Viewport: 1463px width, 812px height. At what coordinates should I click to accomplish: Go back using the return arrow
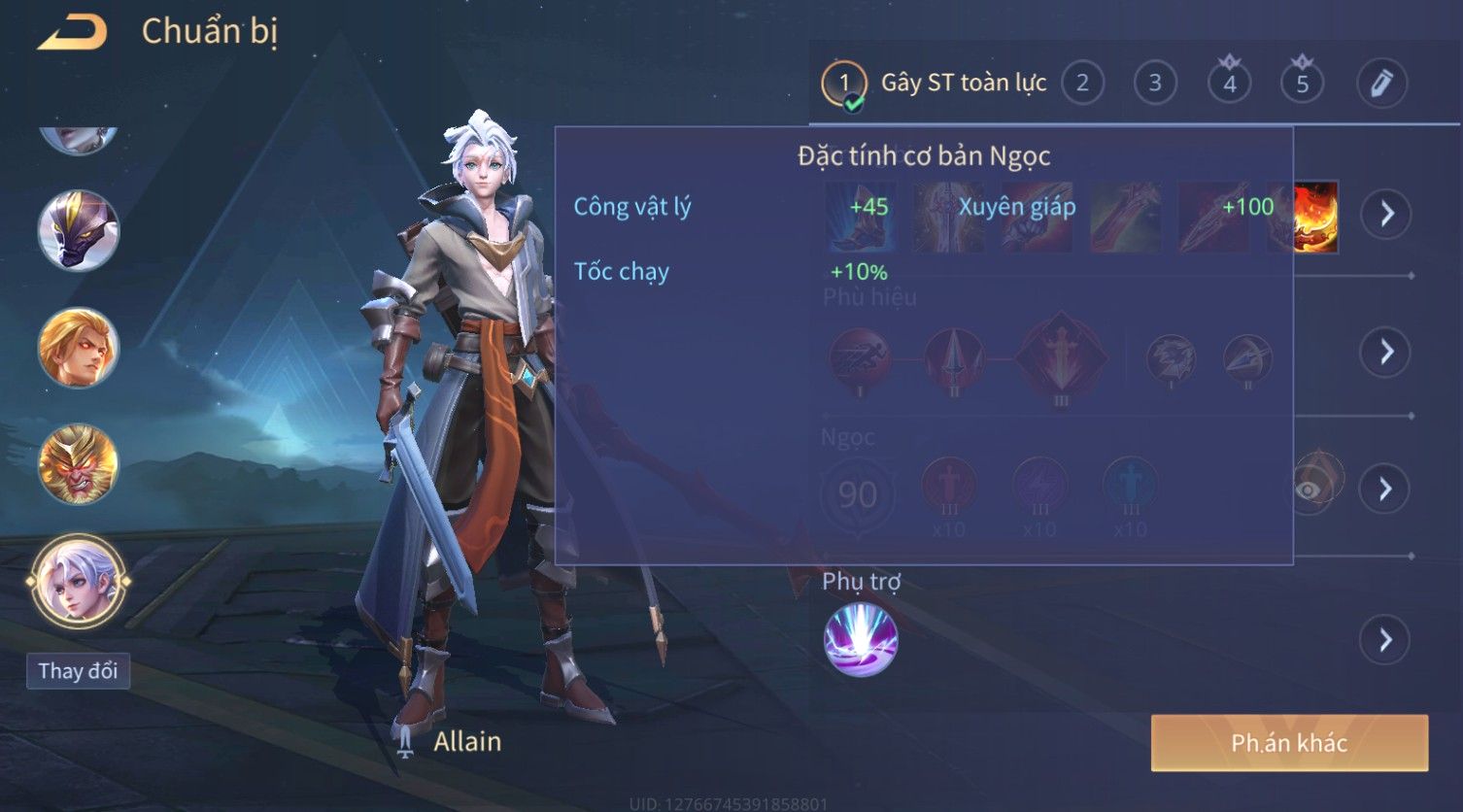pyautogui.click(x=72, y=33)
